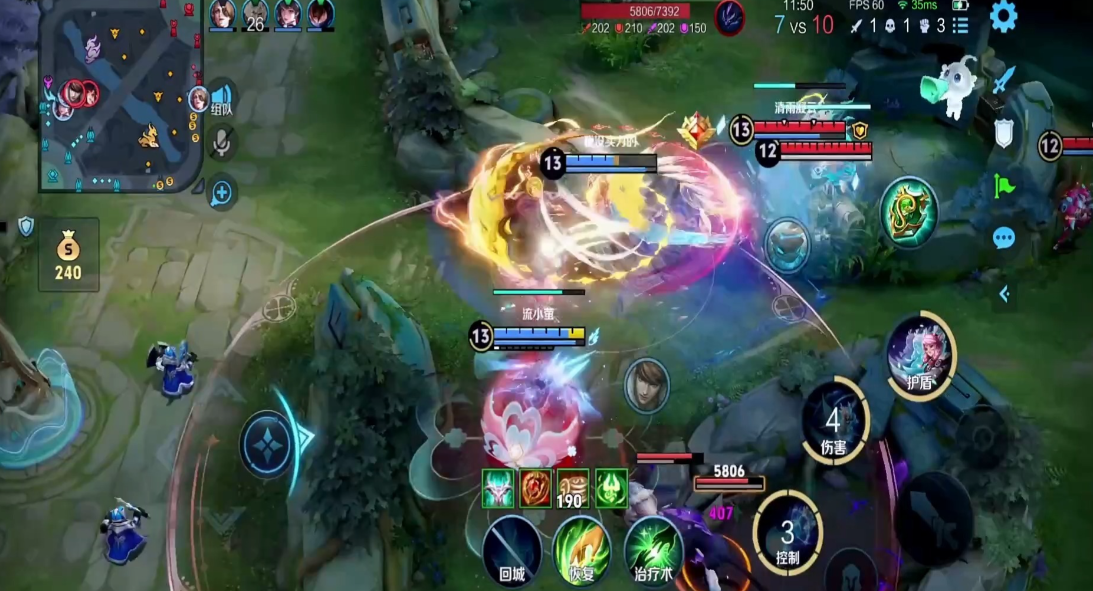Cast the 护盾 shield skill

click(920, 354)
